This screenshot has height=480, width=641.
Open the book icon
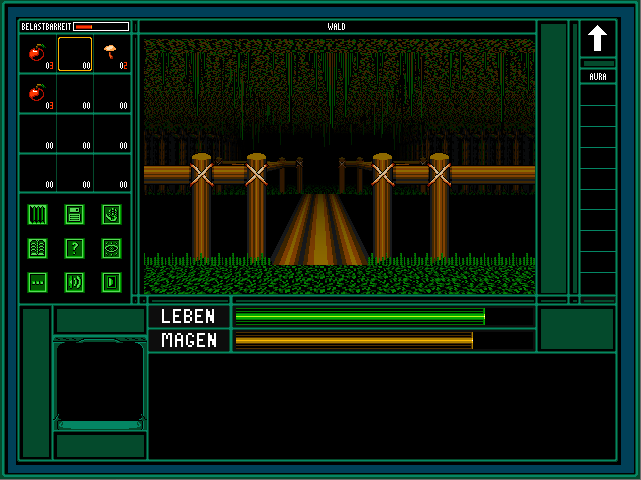click(38, 248)
